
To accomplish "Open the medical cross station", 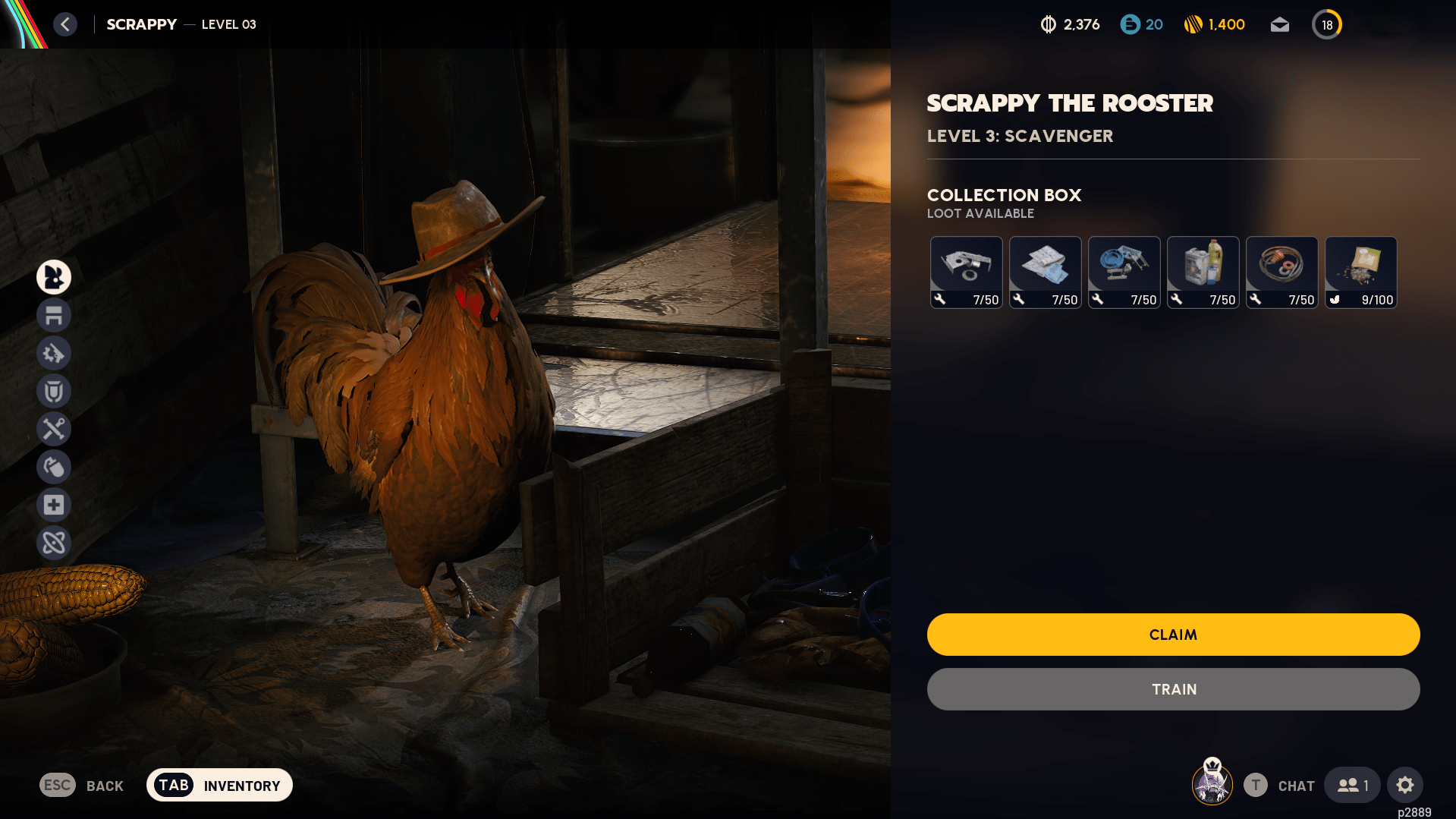I will click(x=54, y=505).
